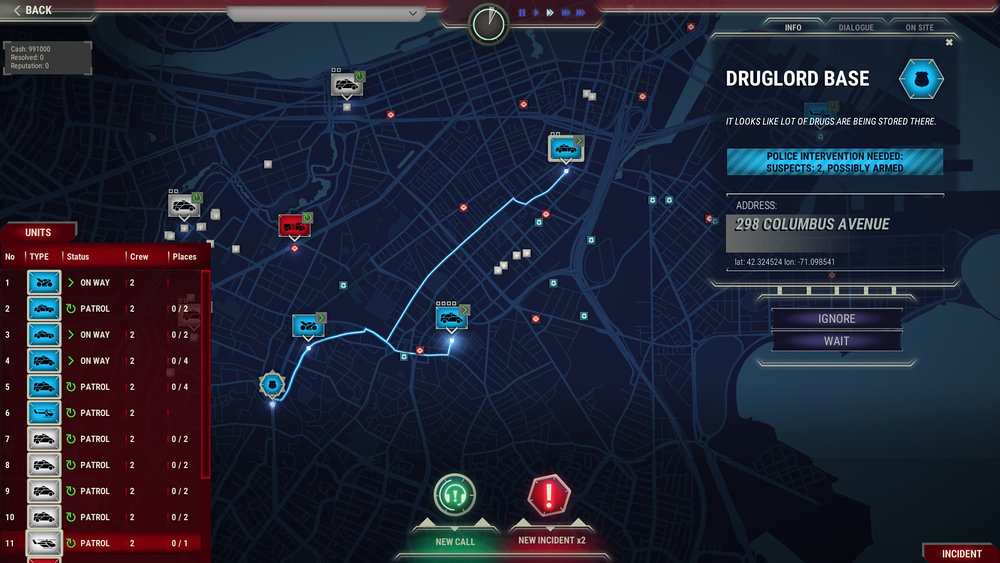The width and height of the screenshot is (1000, 563).
Task: Open the New Incident x2 alert
Action: coord(551,497)
